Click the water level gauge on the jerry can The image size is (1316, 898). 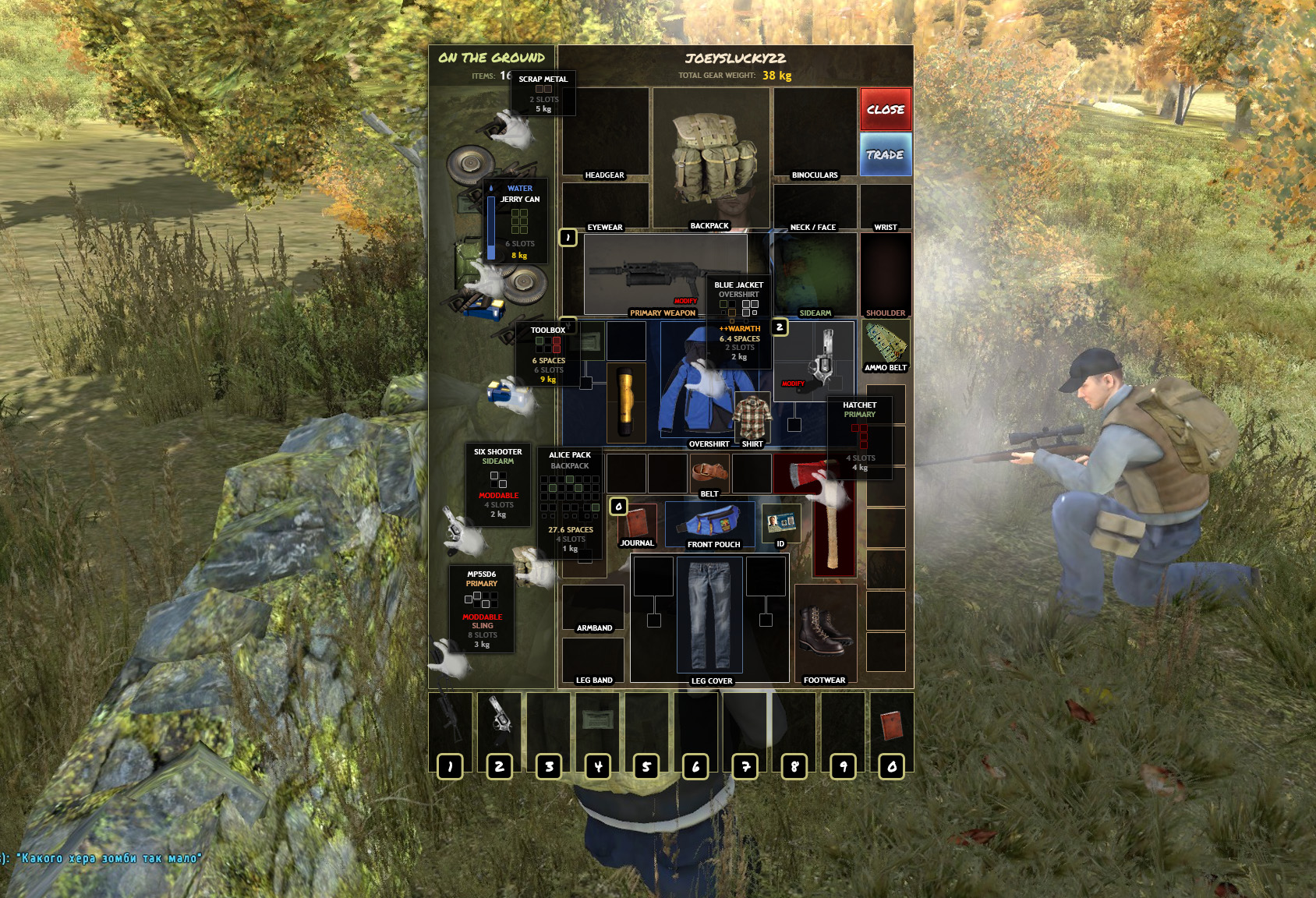[491, 226]
